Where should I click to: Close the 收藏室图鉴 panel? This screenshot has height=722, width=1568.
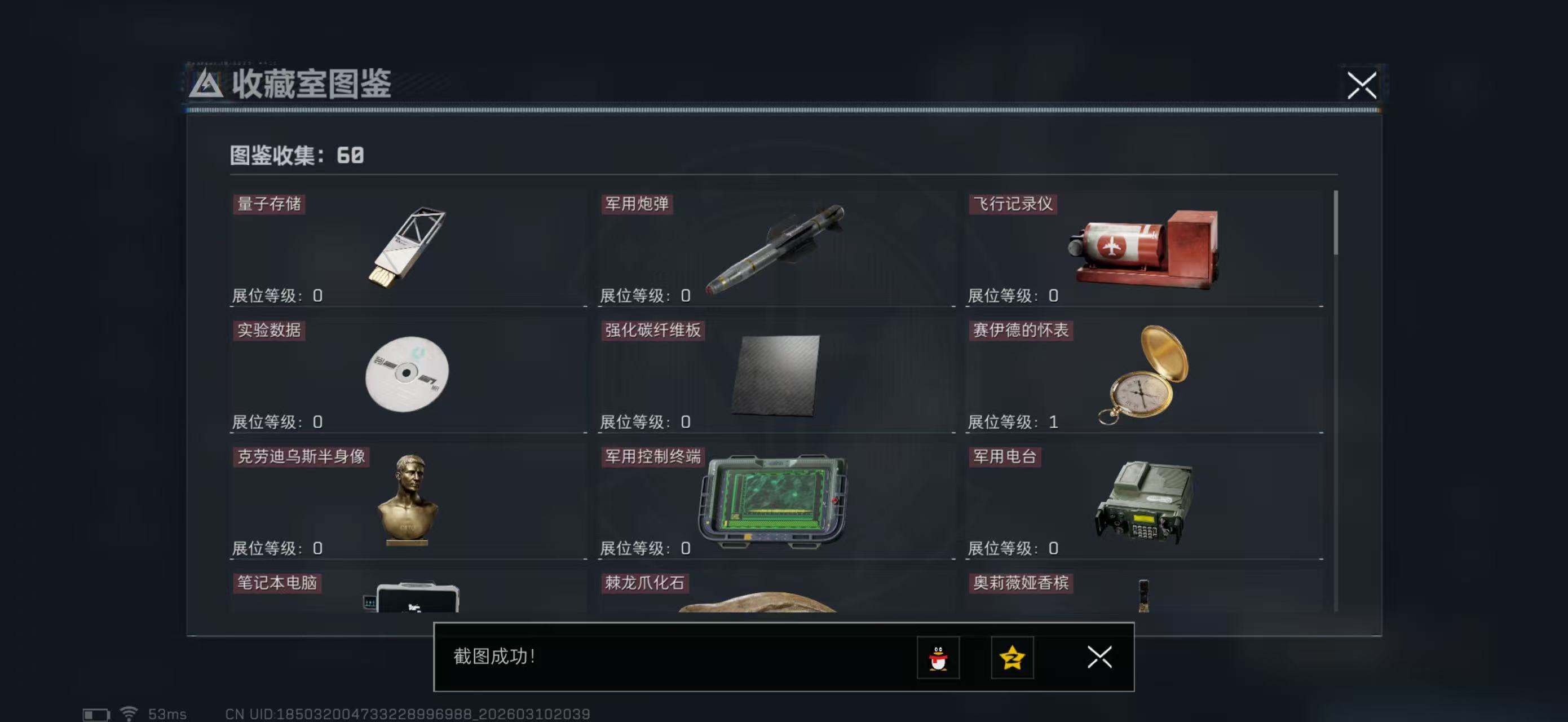[1362, 86]
